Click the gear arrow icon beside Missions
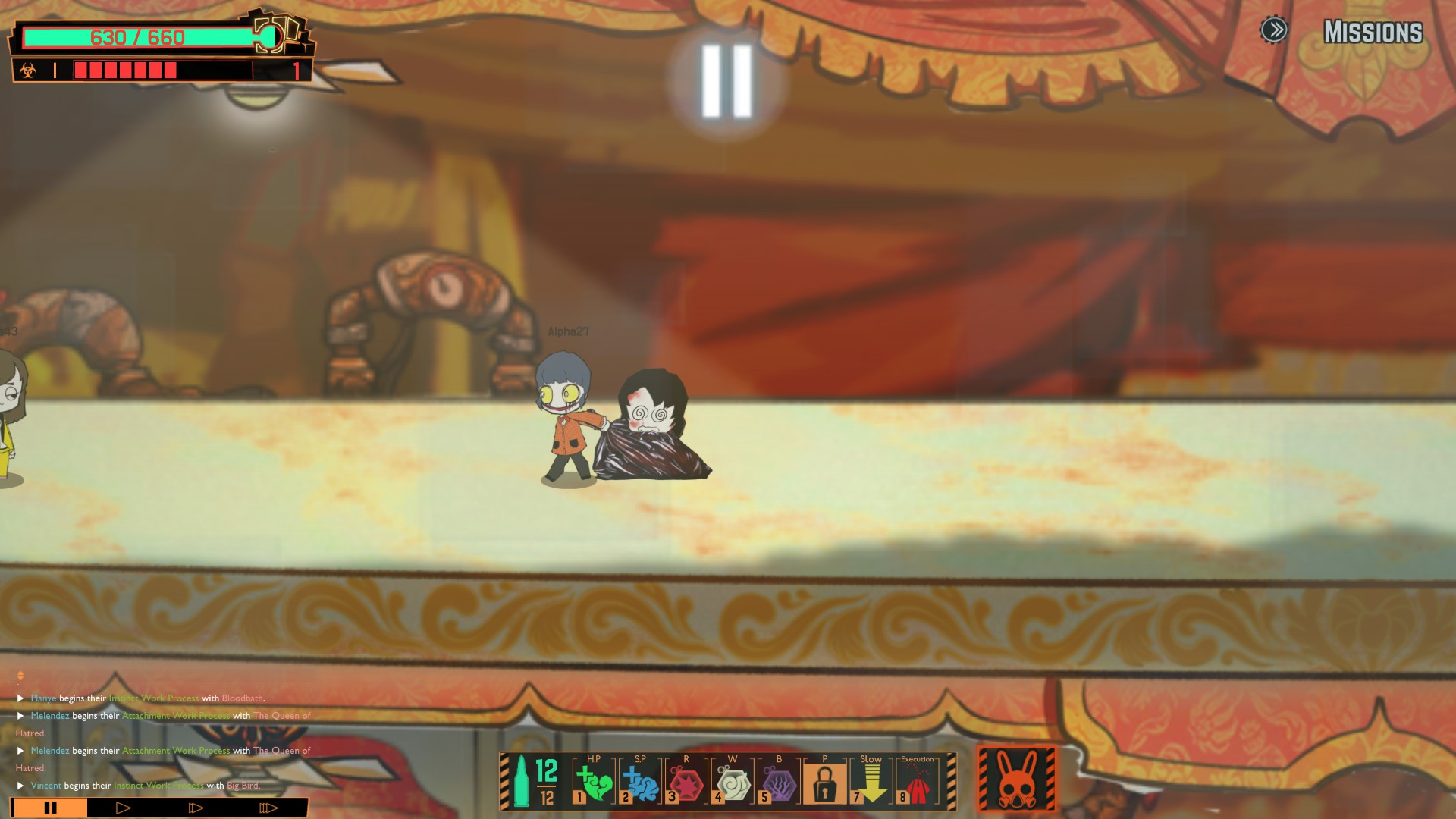This screenshot has width=1456, height=819. pyautogui.click(x=1274, y=30)
